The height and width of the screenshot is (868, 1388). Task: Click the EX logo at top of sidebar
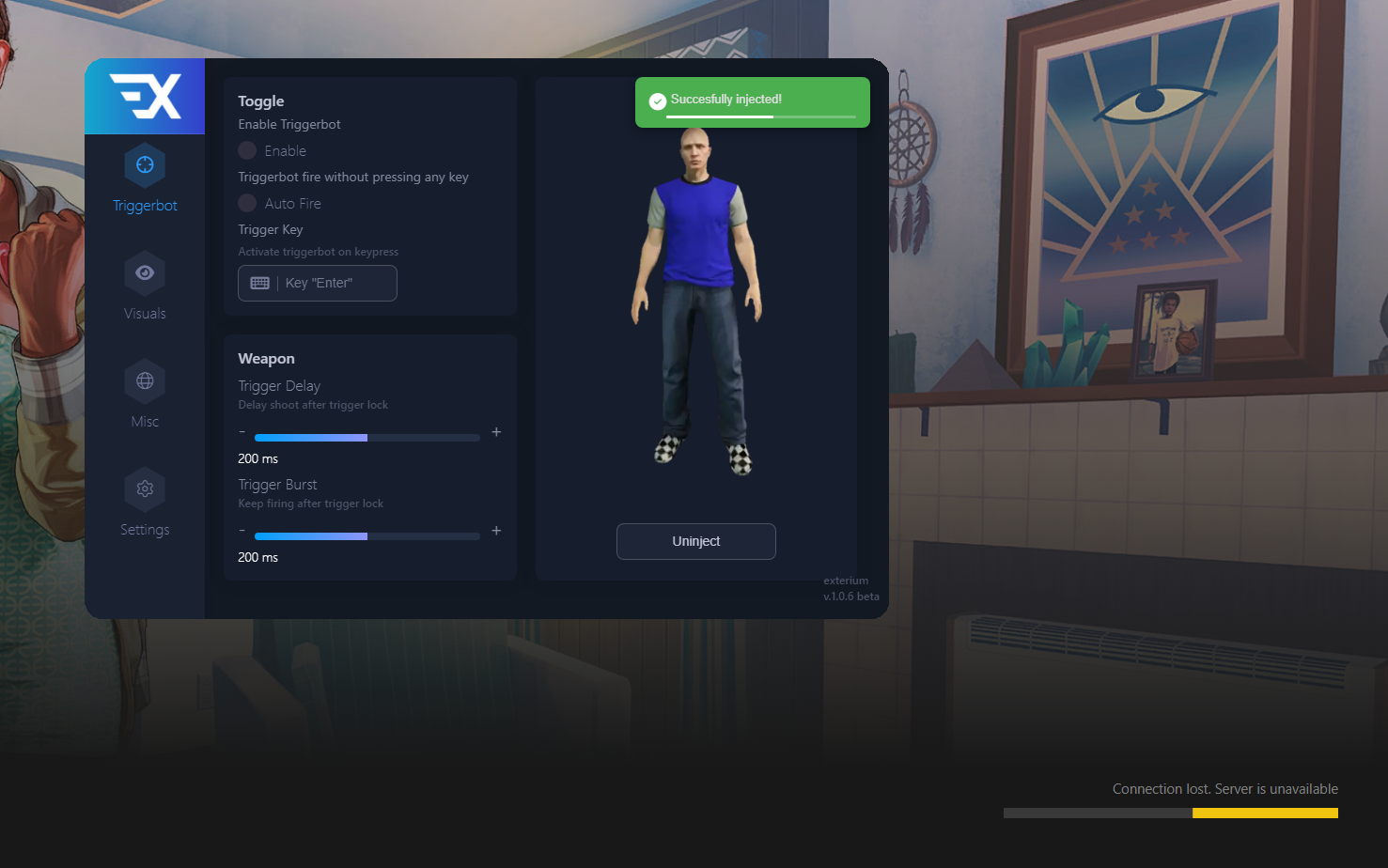click(144, 96)
